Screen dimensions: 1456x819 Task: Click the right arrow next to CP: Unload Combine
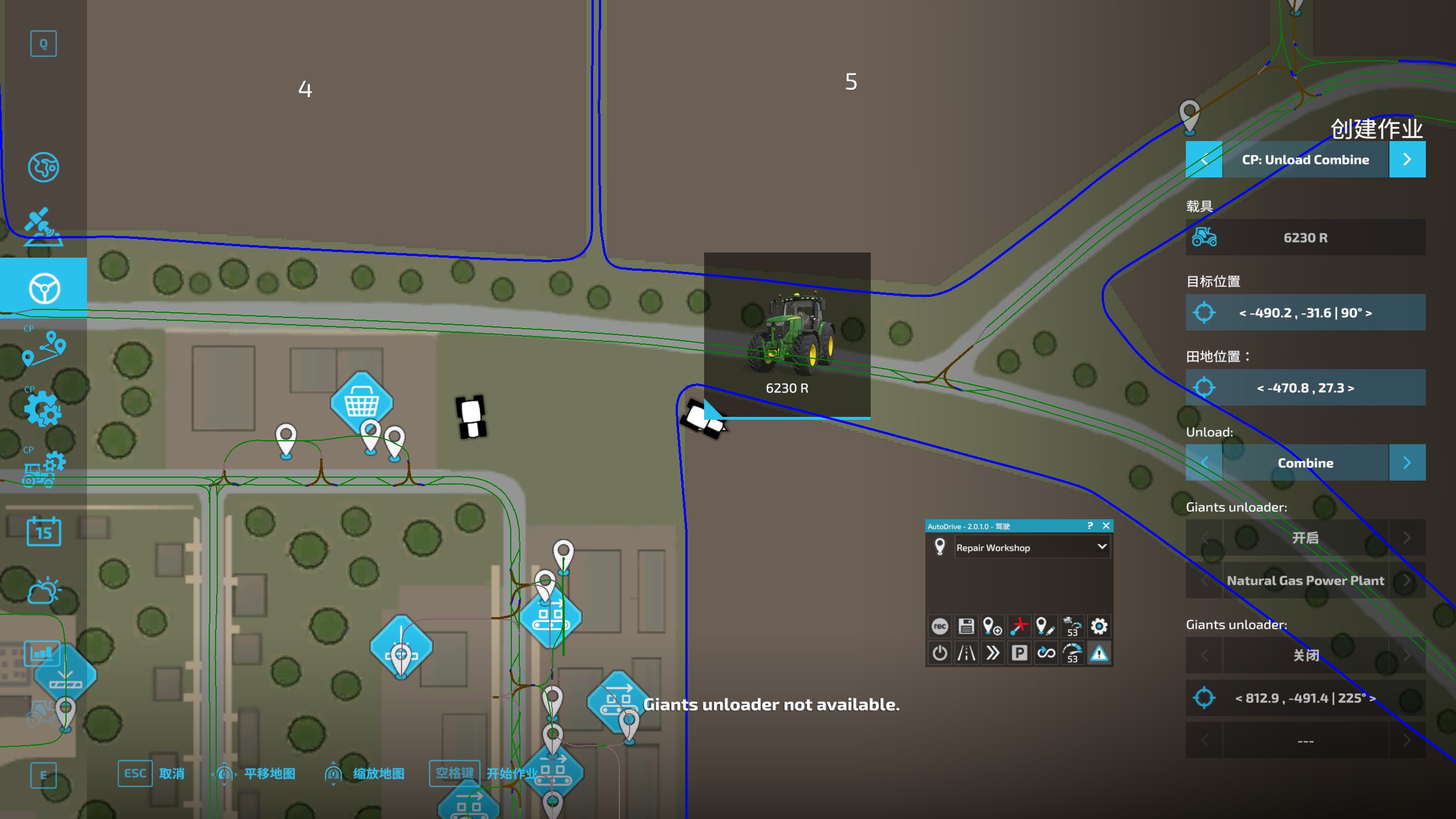(x=1407, y=159)
